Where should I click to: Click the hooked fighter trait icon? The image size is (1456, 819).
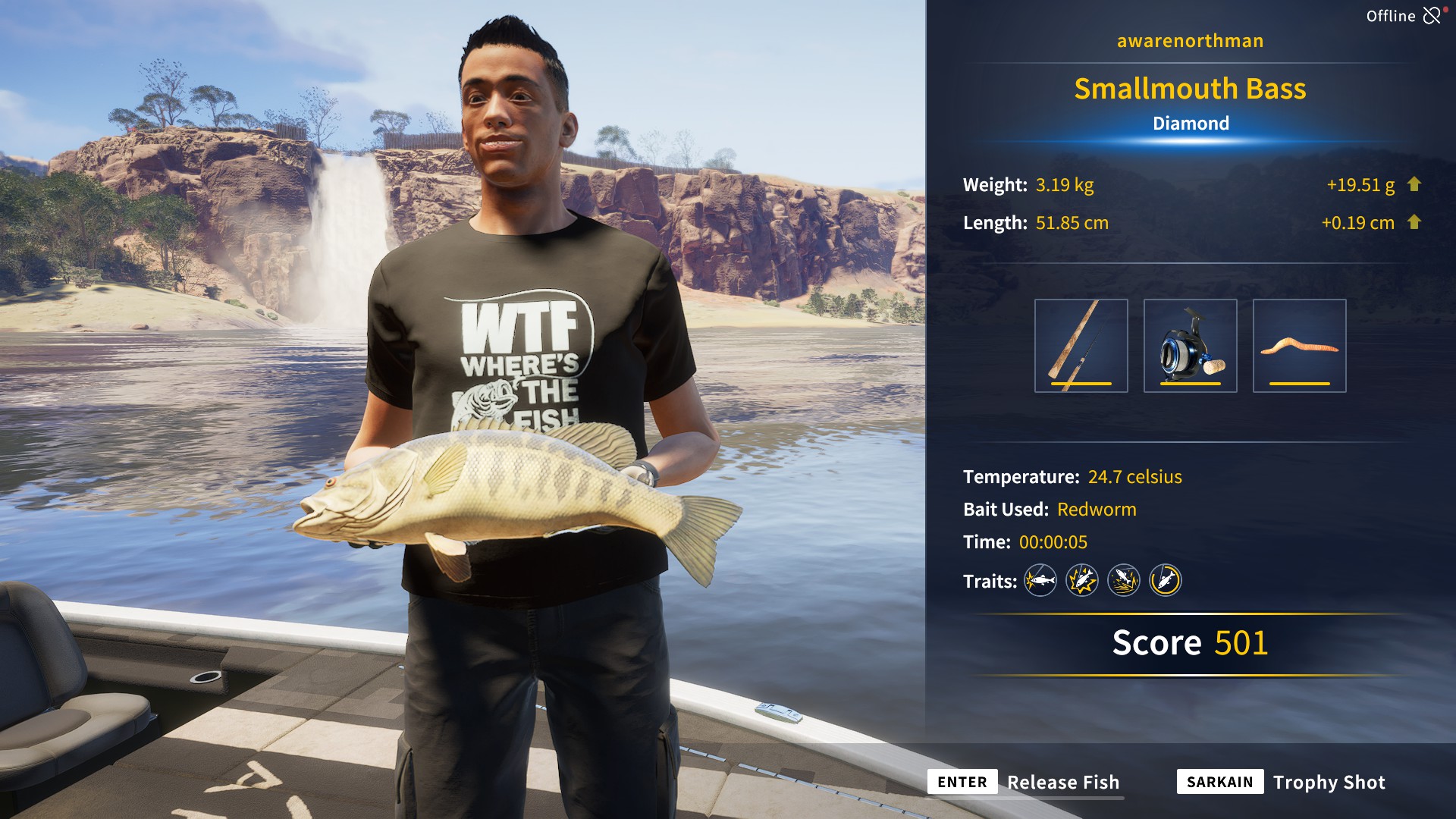(x=1083, y=581)
